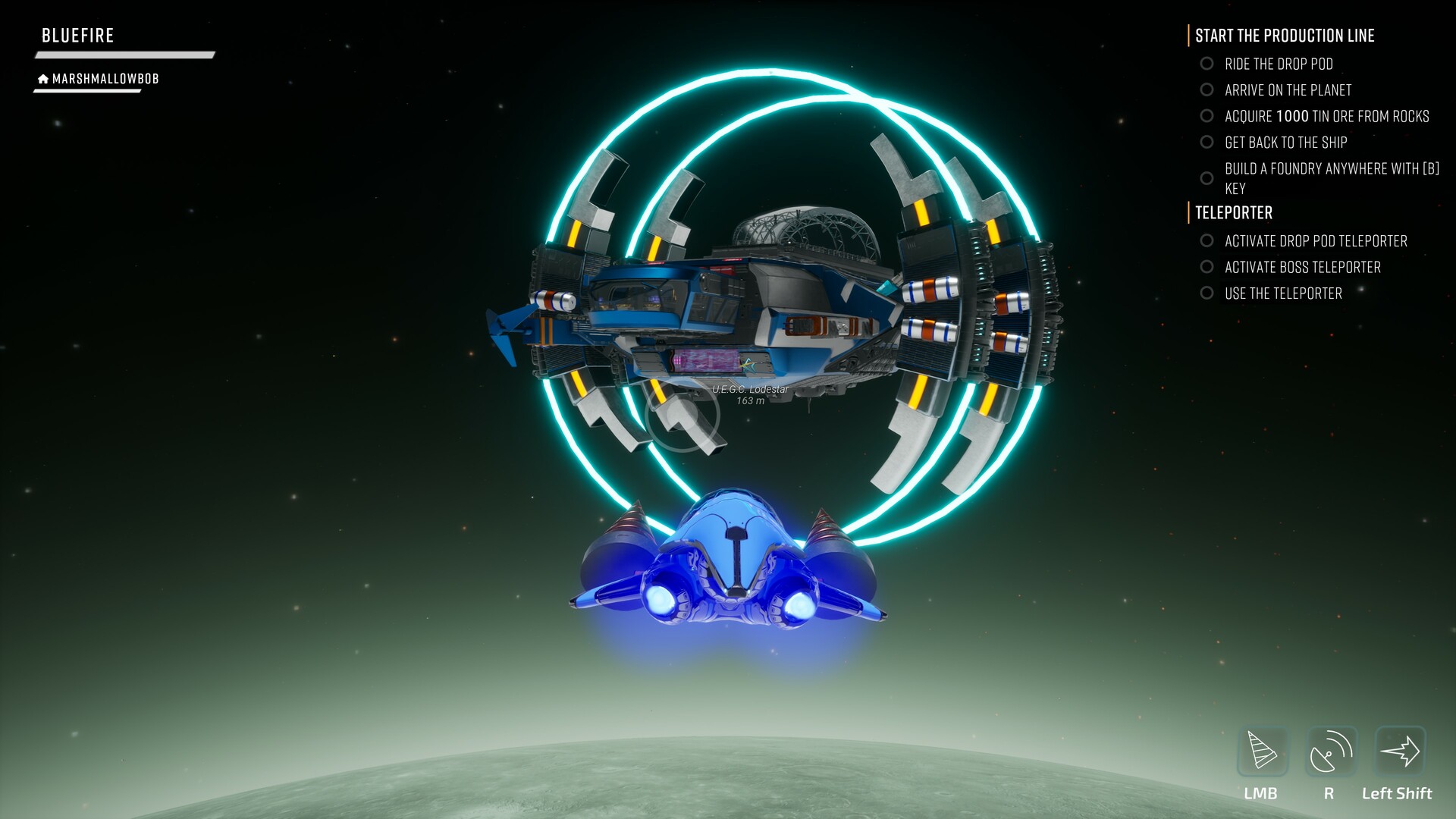This screenshot has width=1456, height=819.
Task: Click the ACTIVATE BOSS TELEPORTER objective marker
Action: coord(1207,267)
